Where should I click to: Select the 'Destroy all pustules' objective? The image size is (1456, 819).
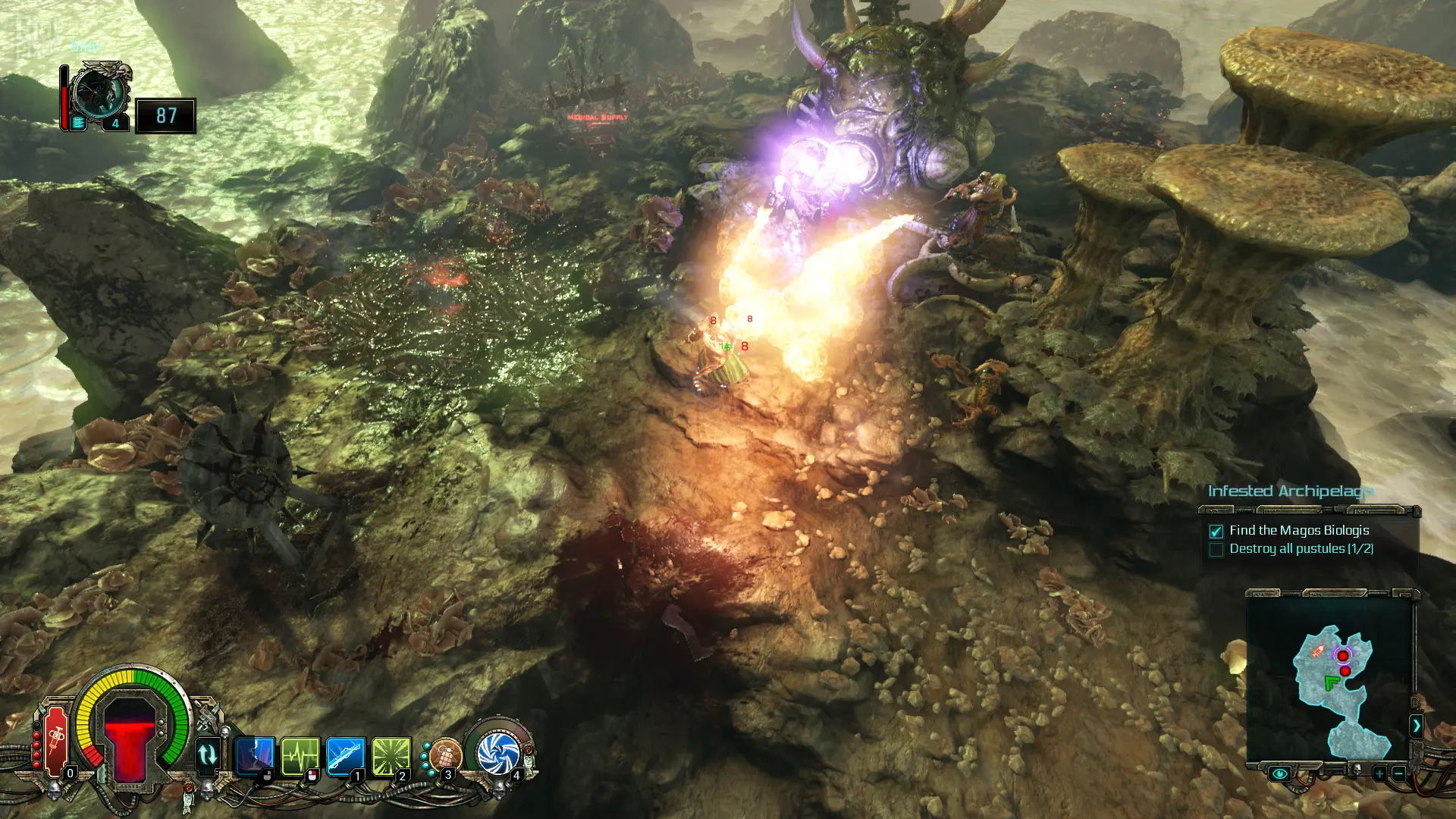pyautogui.click(x=1301, y=549)
